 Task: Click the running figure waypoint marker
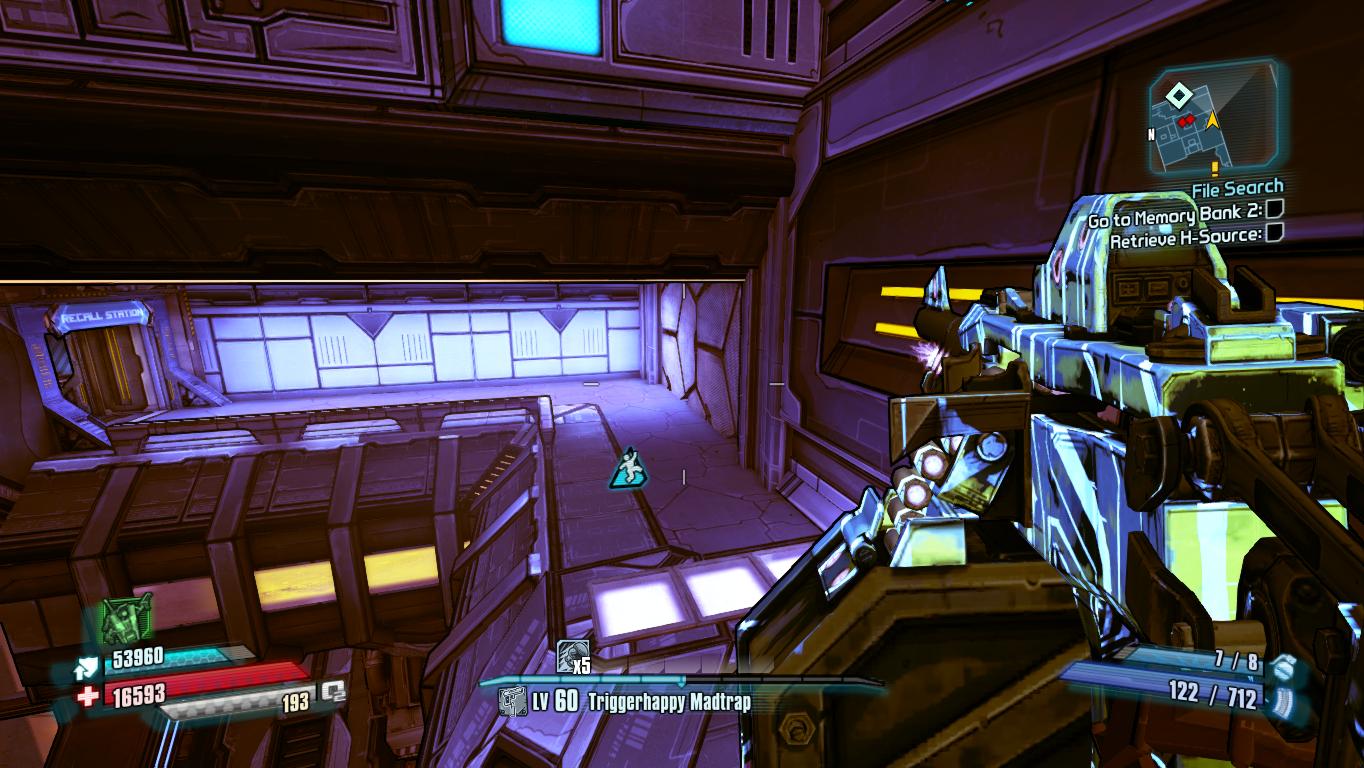click(625, 468)
